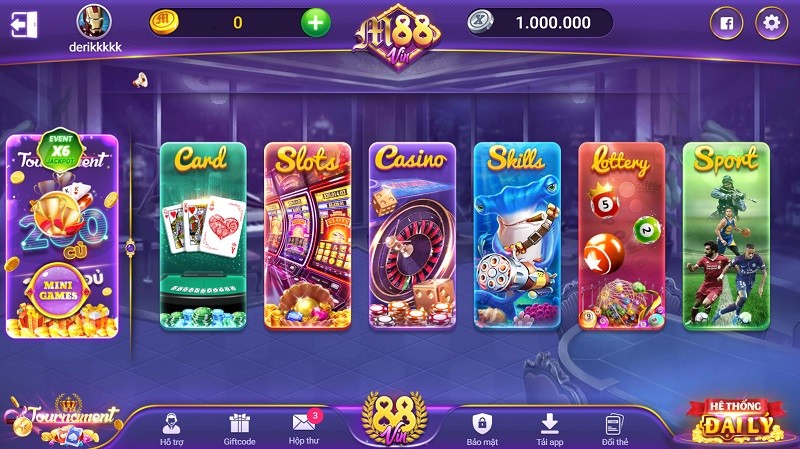
Task: Open the Facebook page button
Action: click(x=726, y=22)
